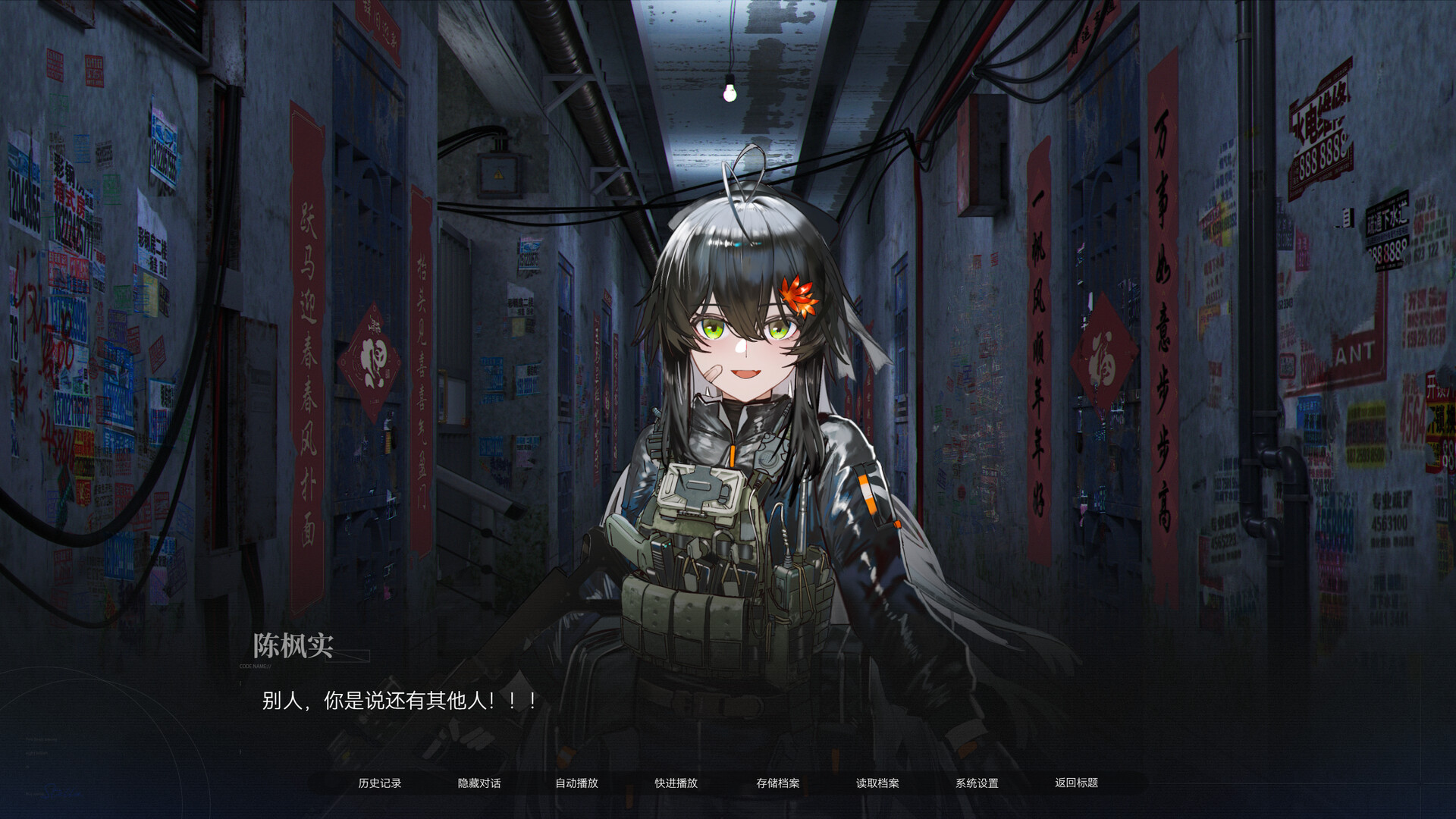
Task: Turn on 快进播放 fast-forward playback
Action: point(677,783)
